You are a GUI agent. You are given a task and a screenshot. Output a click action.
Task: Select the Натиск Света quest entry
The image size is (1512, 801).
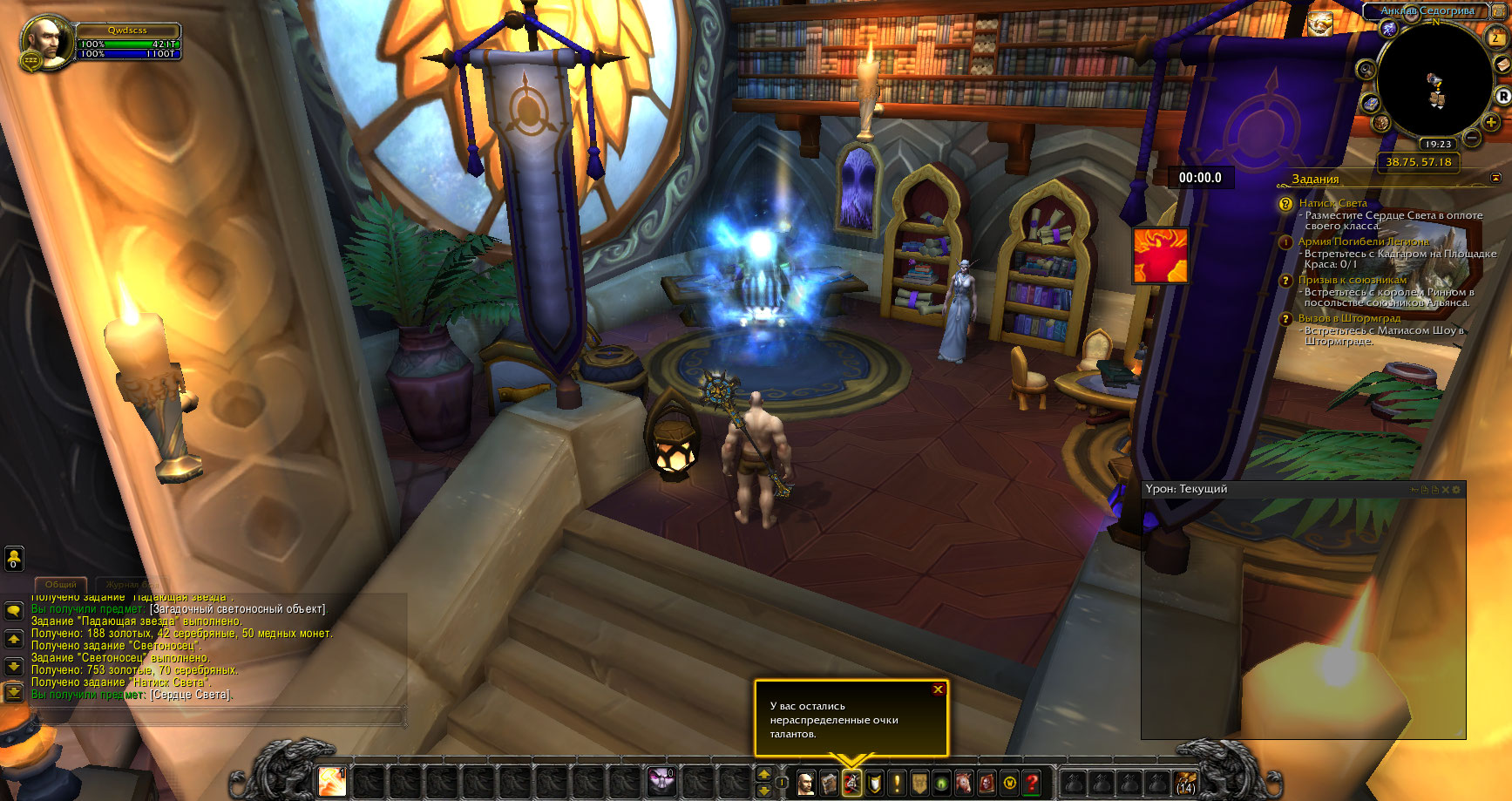[1332, 203]
